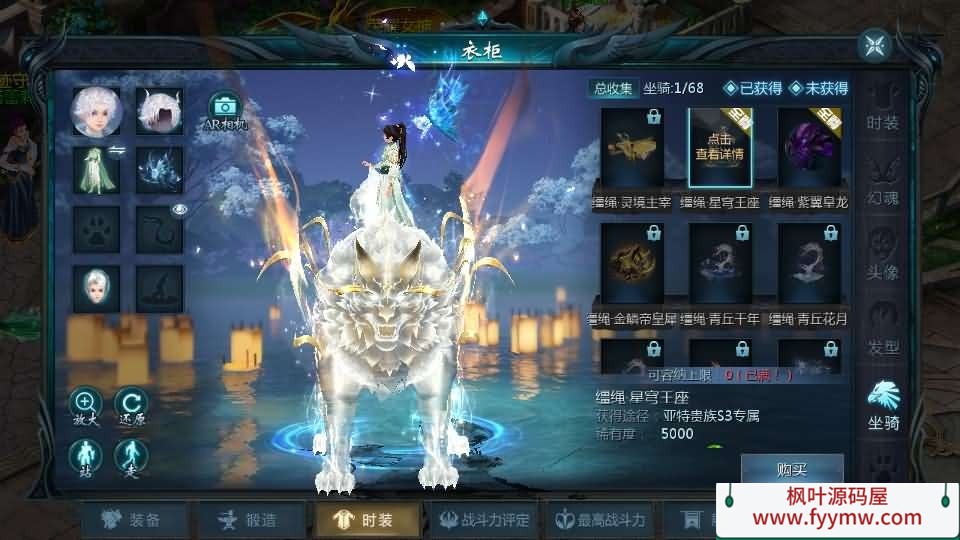
Task: Close the 衣柜 wardrobe window
Action: tap(874, 45)
